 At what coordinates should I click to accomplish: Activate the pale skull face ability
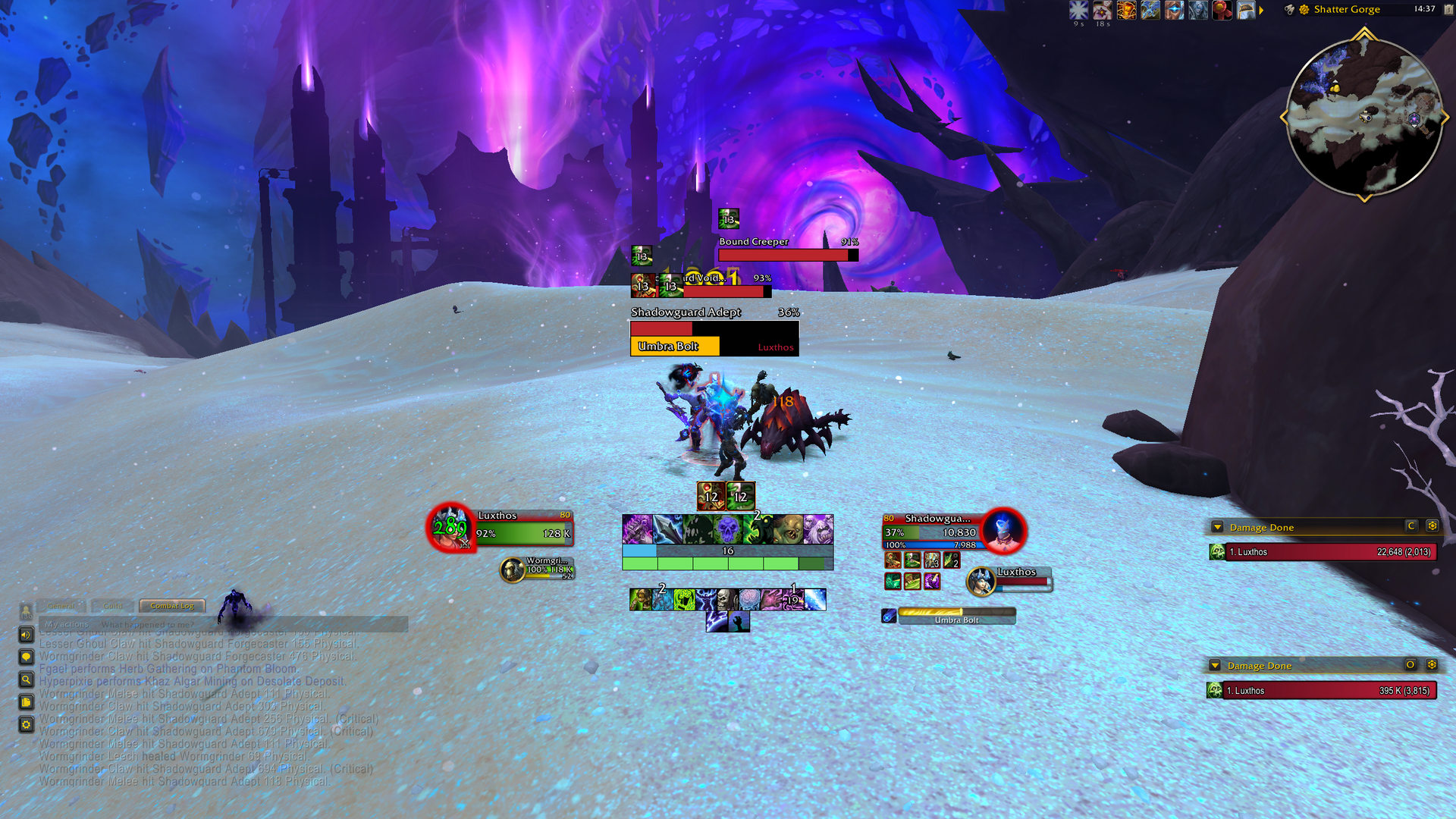pyautogui.click(x=727, y=600)
